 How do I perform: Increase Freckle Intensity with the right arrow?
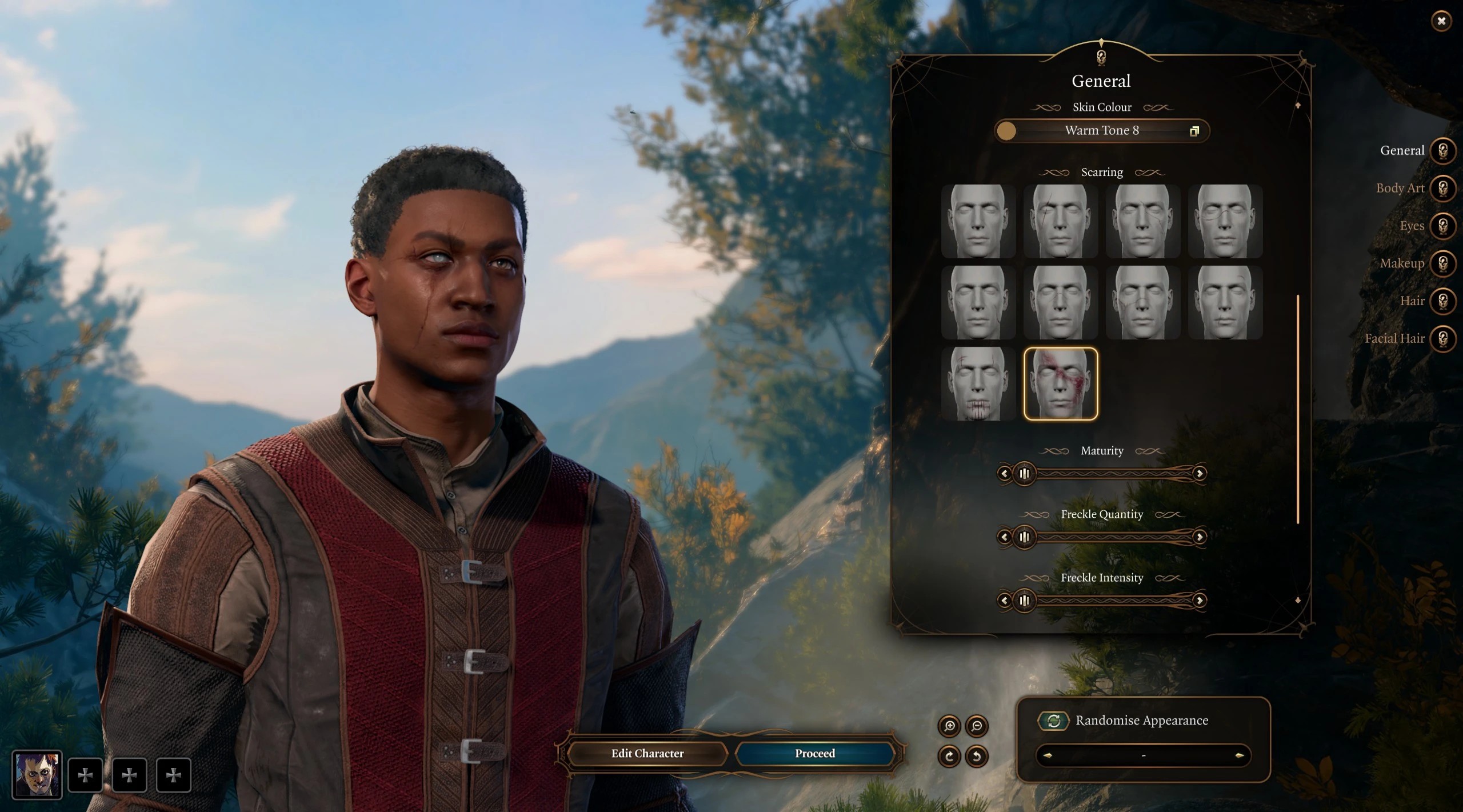(1199, 601)
